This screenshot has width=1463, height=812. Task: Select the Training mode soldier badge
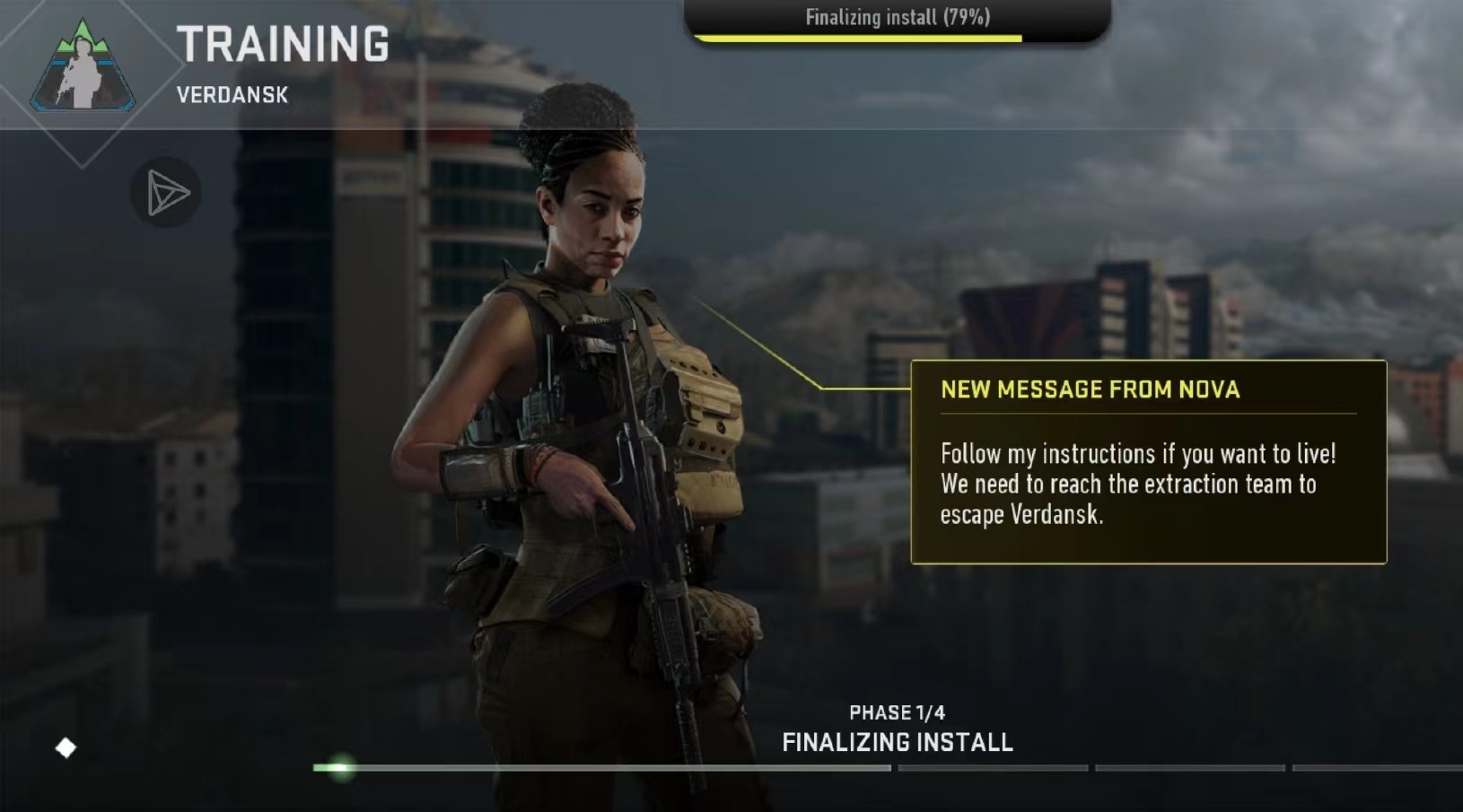click(x=83, y=69)
